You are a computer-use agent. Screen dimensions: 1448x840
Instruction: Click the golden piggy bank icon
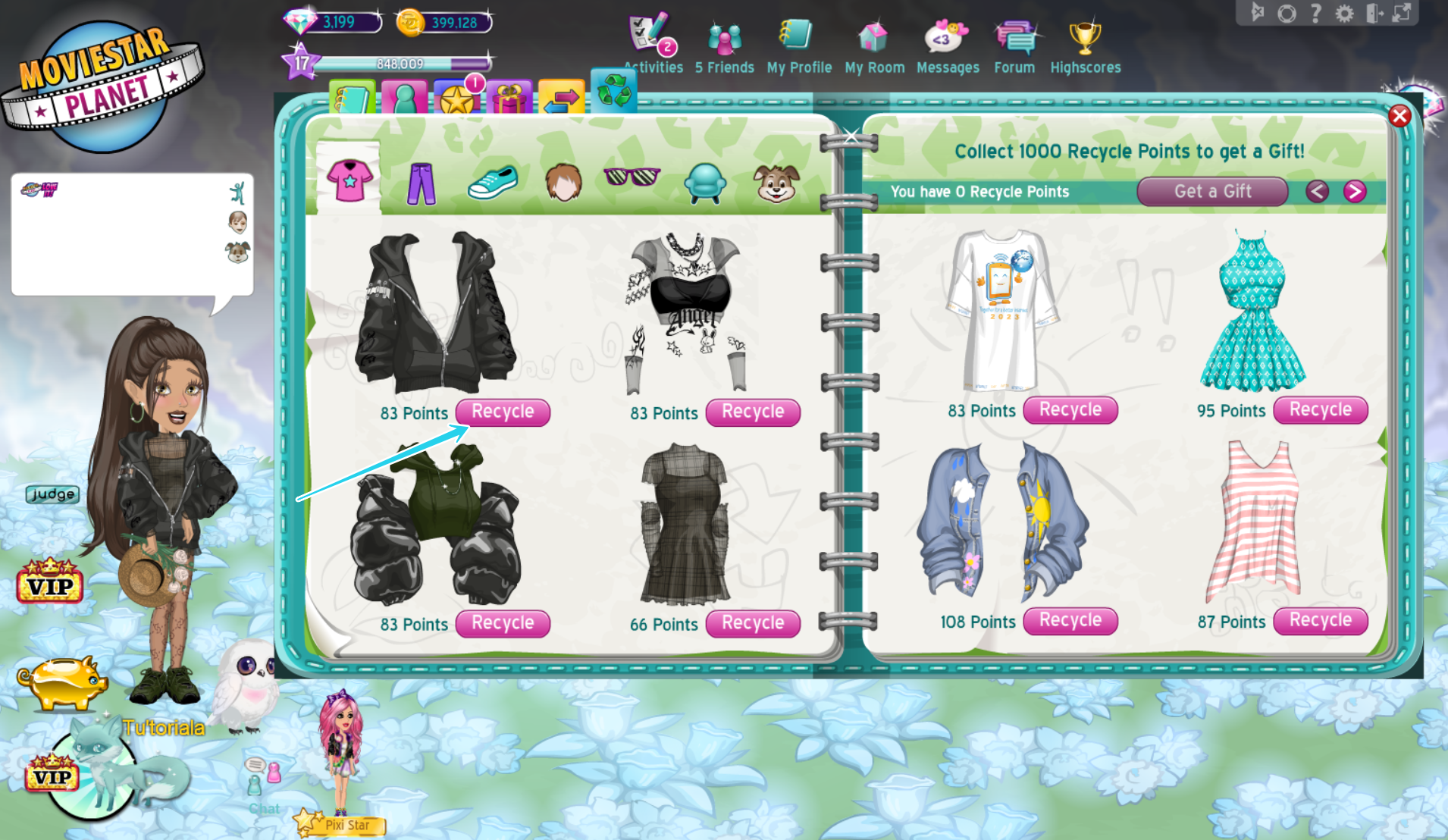tap(62, 681)
